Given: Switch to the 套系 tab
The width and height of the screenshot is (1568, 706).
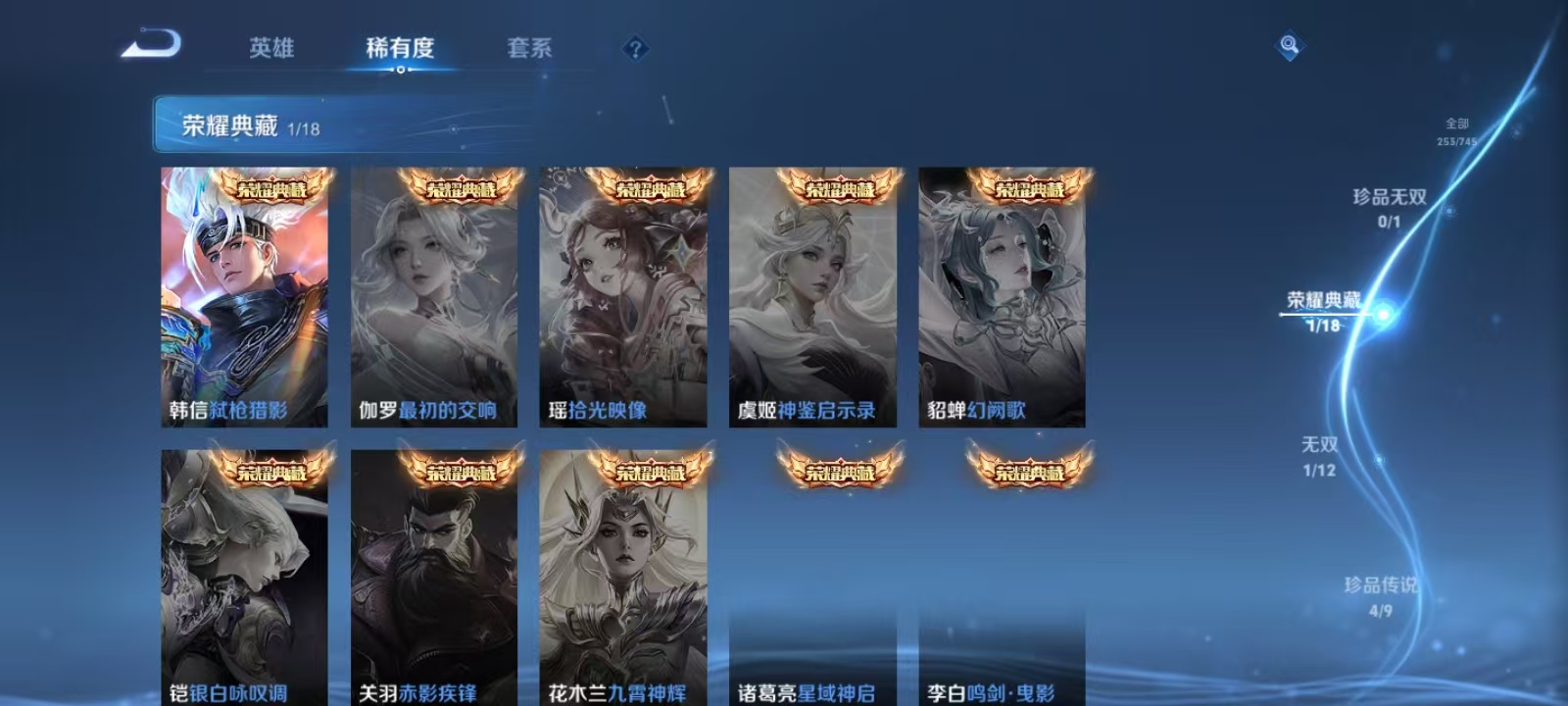Looking at the screenshot, I should 529,47.
